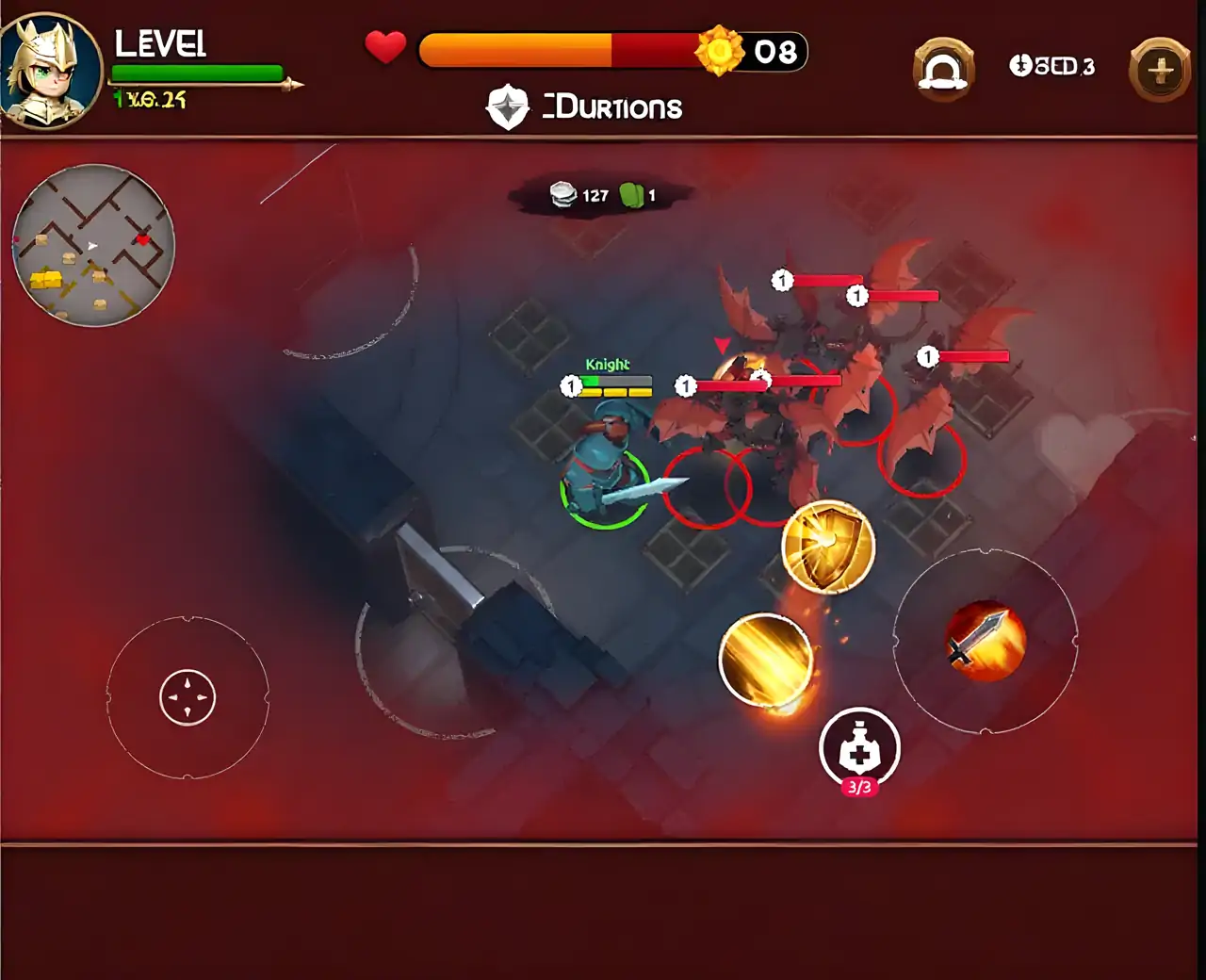This screenshot has width=1206, height=980.
Task: Use the golden slash ability
Action: point(765,660)
